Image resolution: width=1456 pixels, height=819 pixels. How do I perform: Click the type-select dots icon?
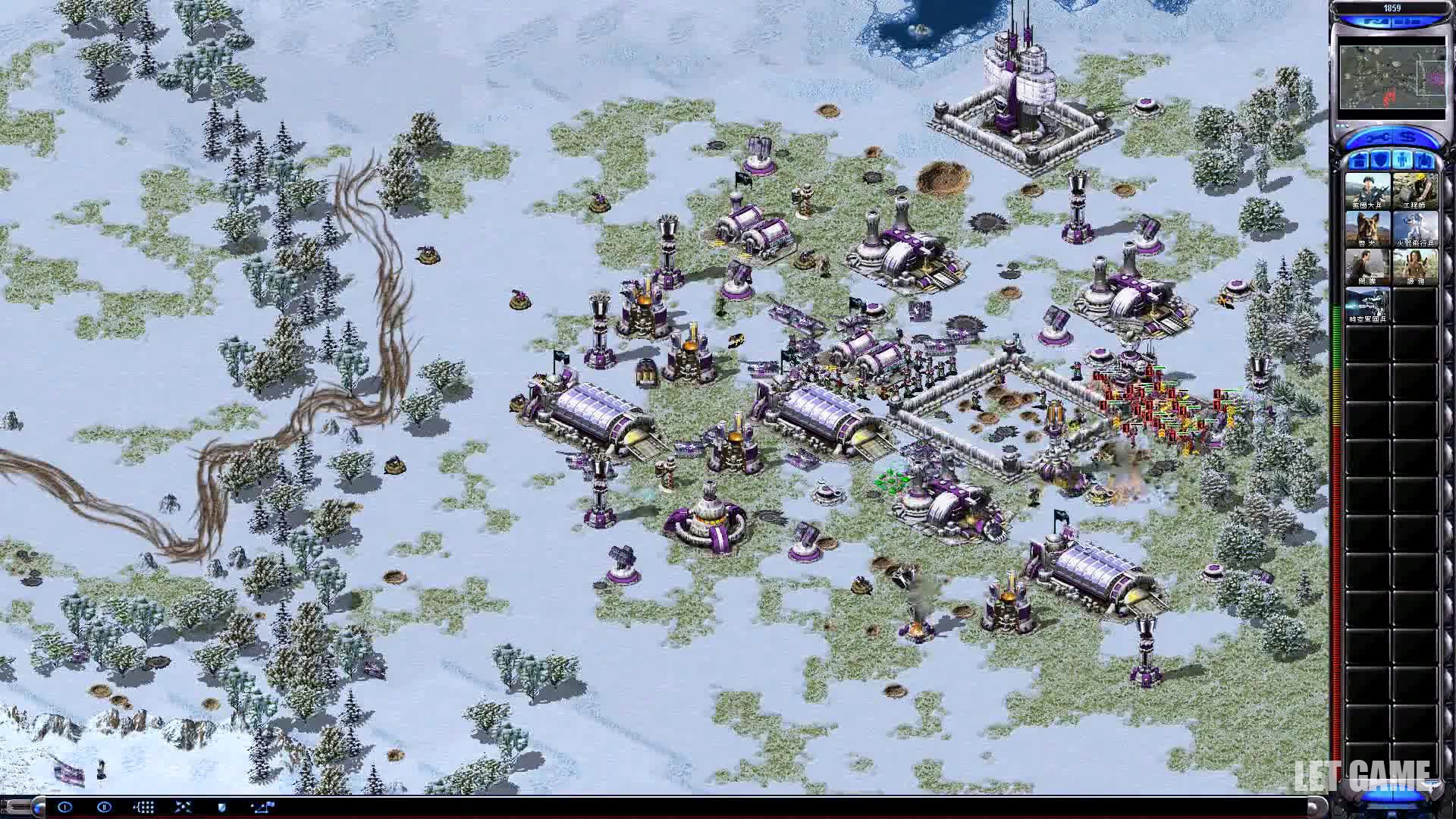[144, 807]
